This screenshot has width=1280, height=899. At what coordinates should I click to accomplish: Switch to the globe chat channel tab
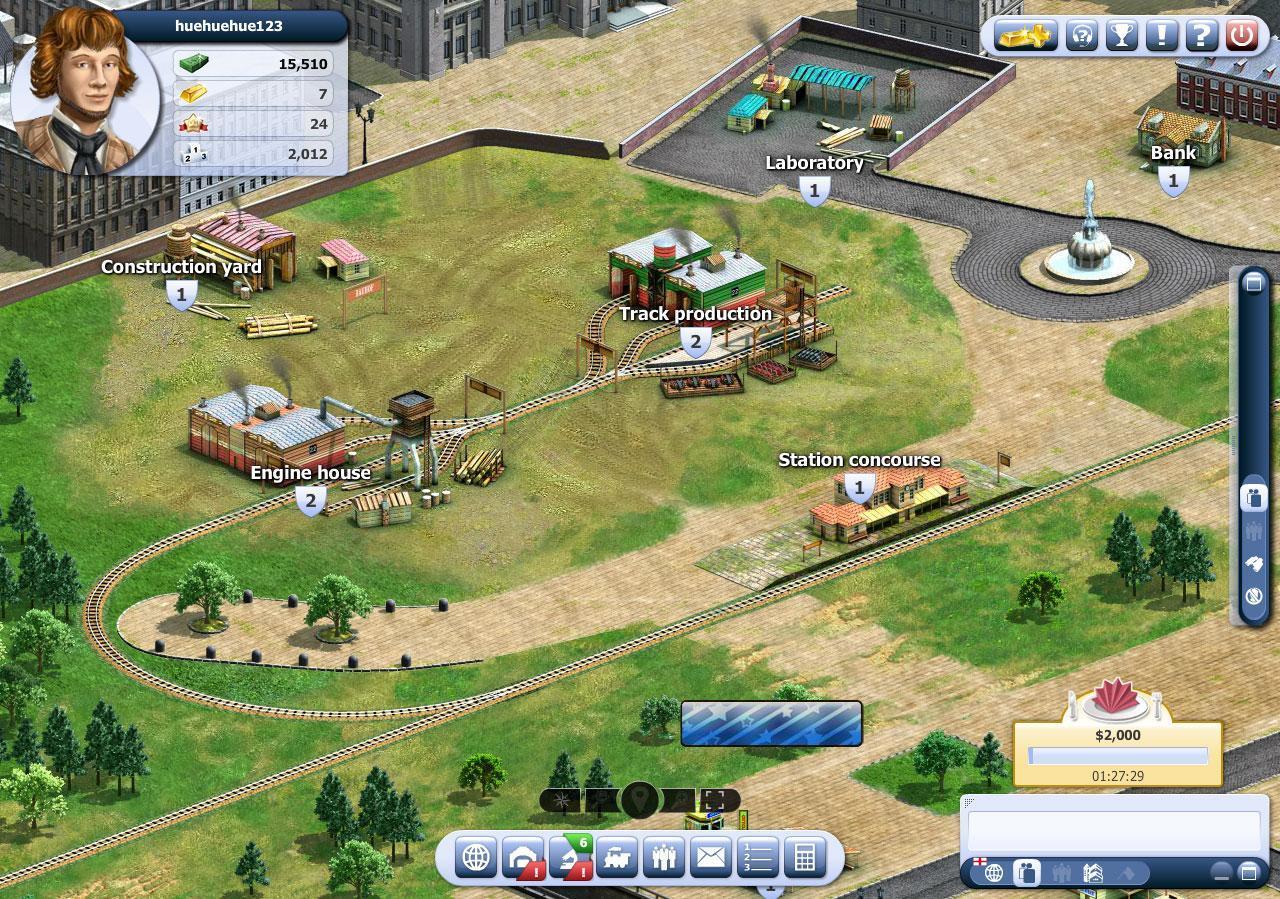[x=994, y=873]
